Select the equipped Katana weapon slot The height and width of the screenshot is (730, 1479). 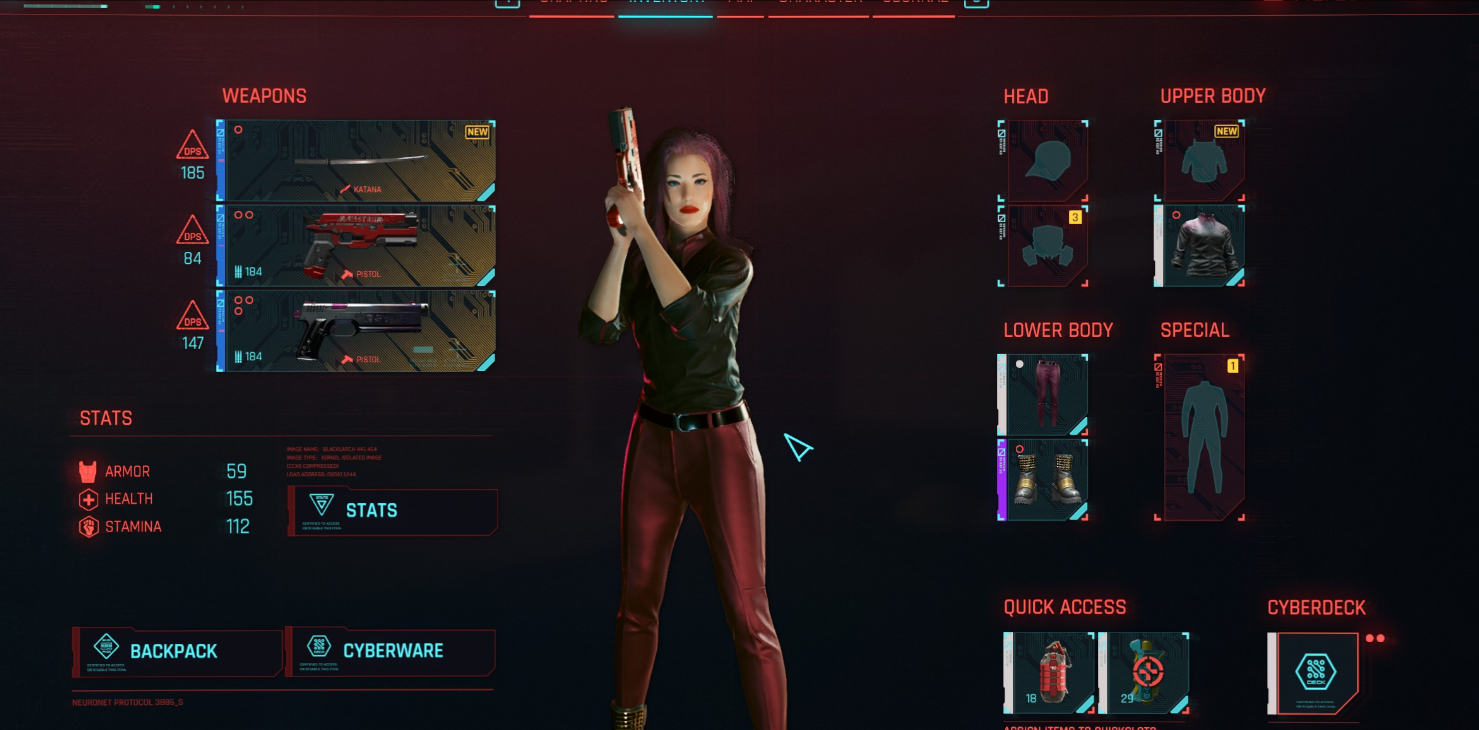(356, 161)
